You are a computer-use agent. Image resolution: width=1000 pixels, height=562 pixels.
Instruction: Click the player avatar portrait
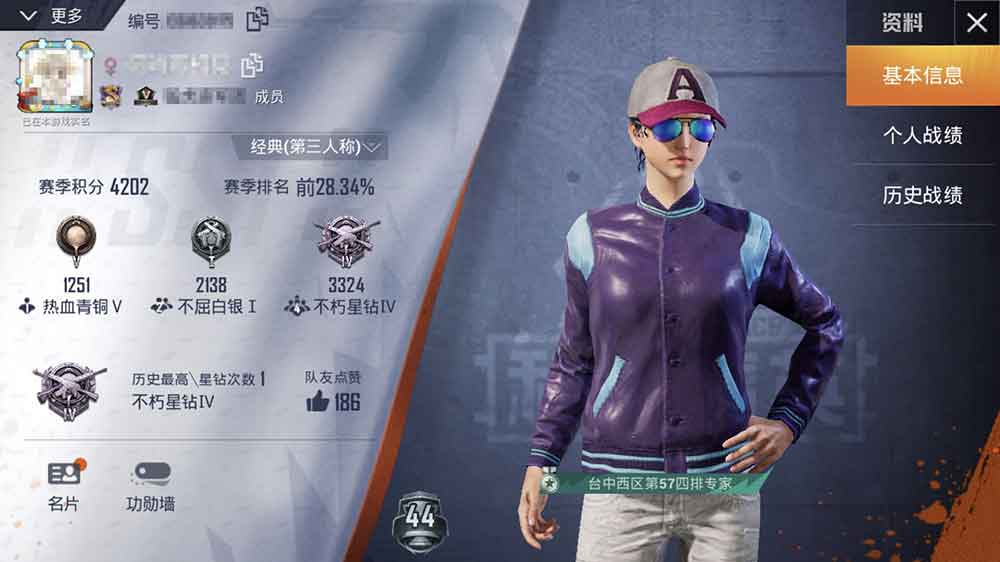[x=55, y=77]
